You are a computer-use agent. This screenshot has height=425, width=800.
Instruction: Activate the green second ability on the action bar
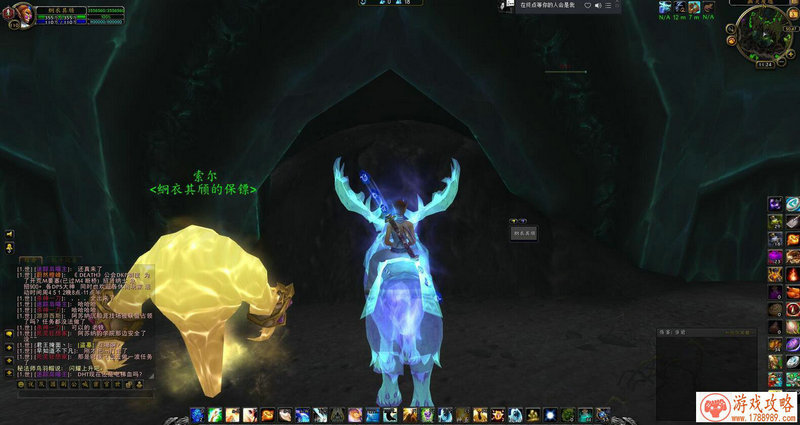(x=213, y=414)
